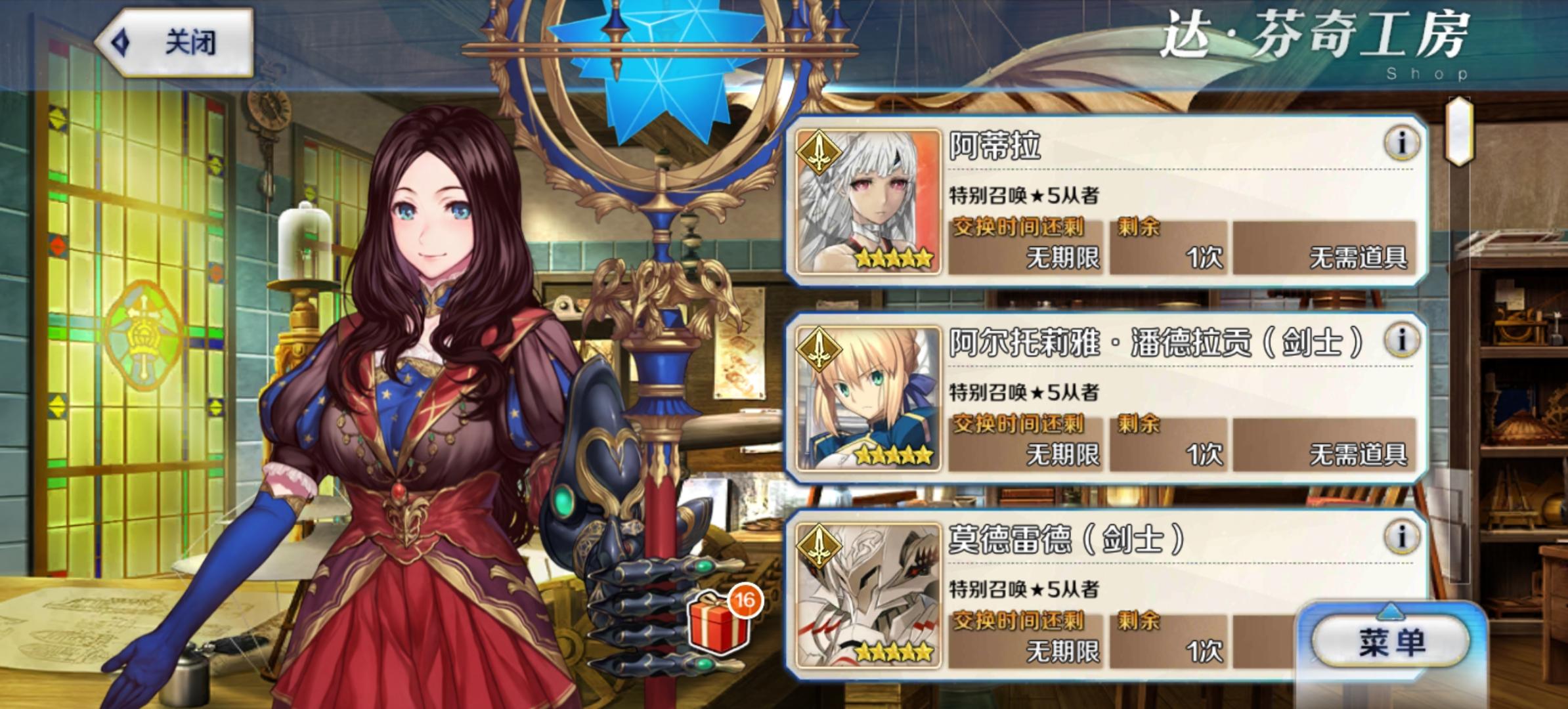Viewport: 1568px width, 709px height.
Task: Click the Saber class icon on 阿蒂拉 card
Action: [817, 152]
